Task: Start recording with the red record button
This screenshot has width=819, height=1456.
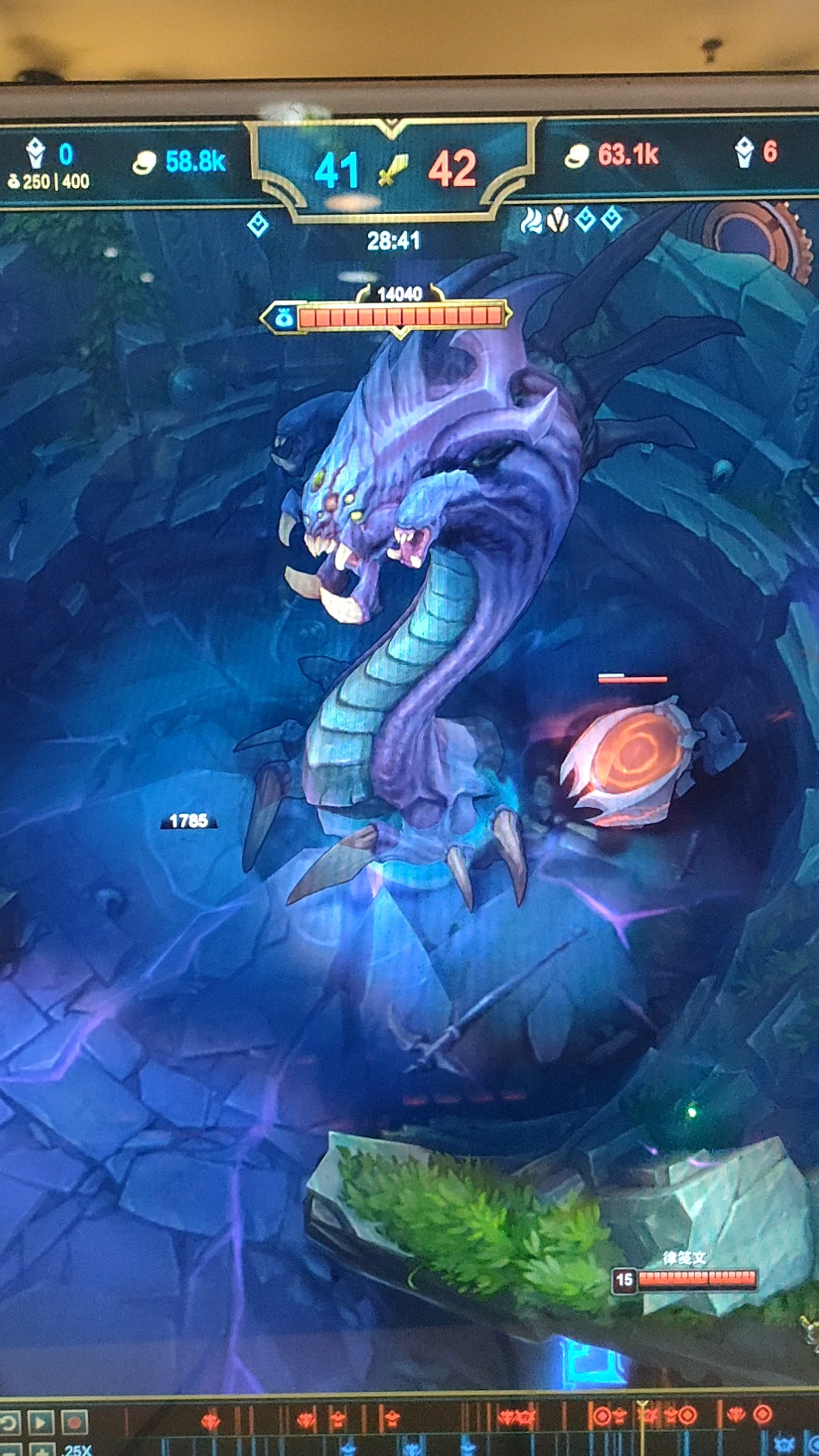Action: (74, 1422)
